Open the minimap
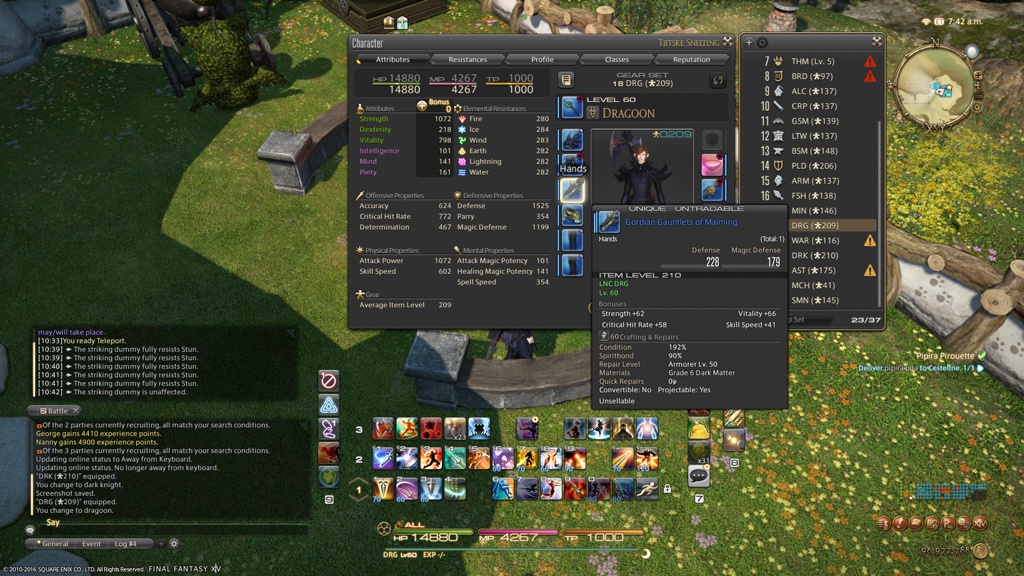The width and height of the screenshot is (1024, 576). 937,85
